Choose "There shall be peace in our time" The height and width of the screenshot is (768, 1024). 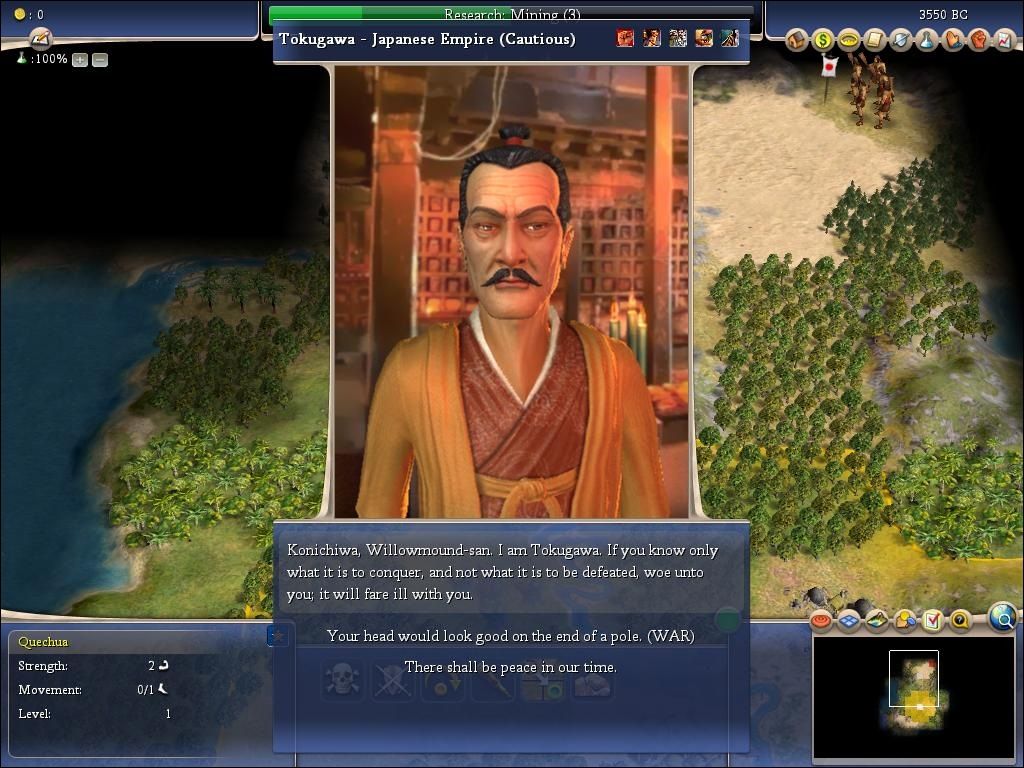pos(510,667)
